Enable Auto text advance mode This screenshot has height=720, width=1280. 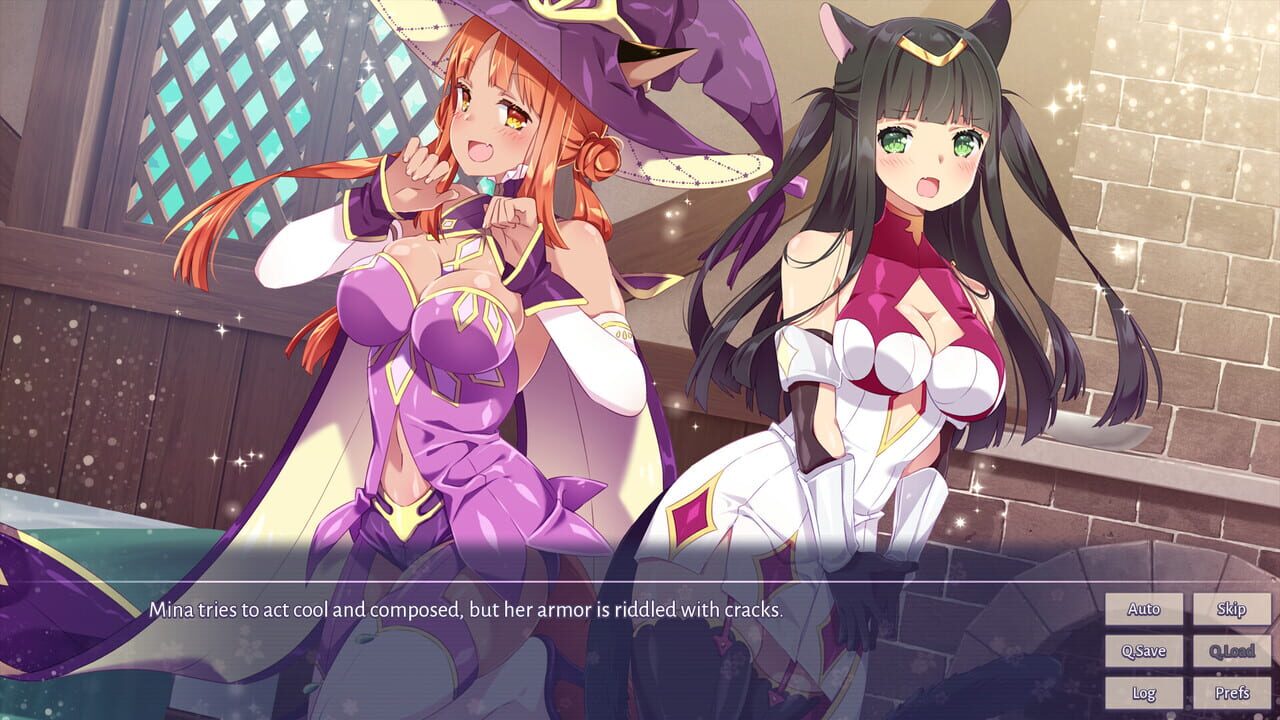(x=1142, y=610)
